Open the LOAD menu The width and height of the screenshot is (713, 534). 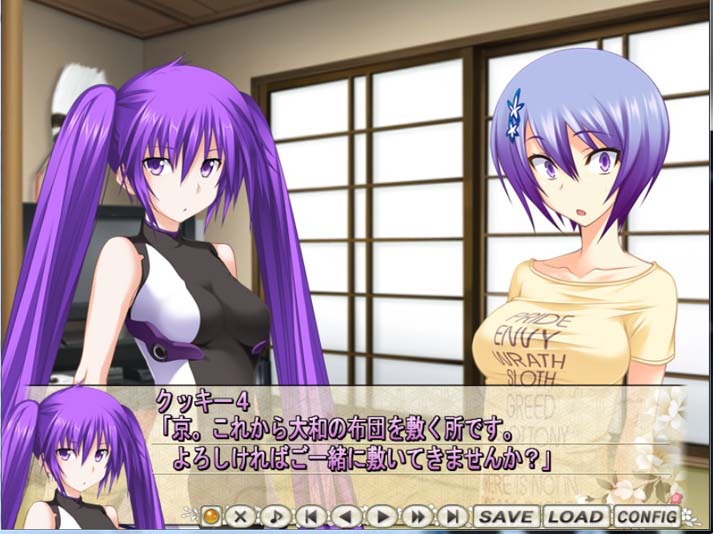click(575, 517)
